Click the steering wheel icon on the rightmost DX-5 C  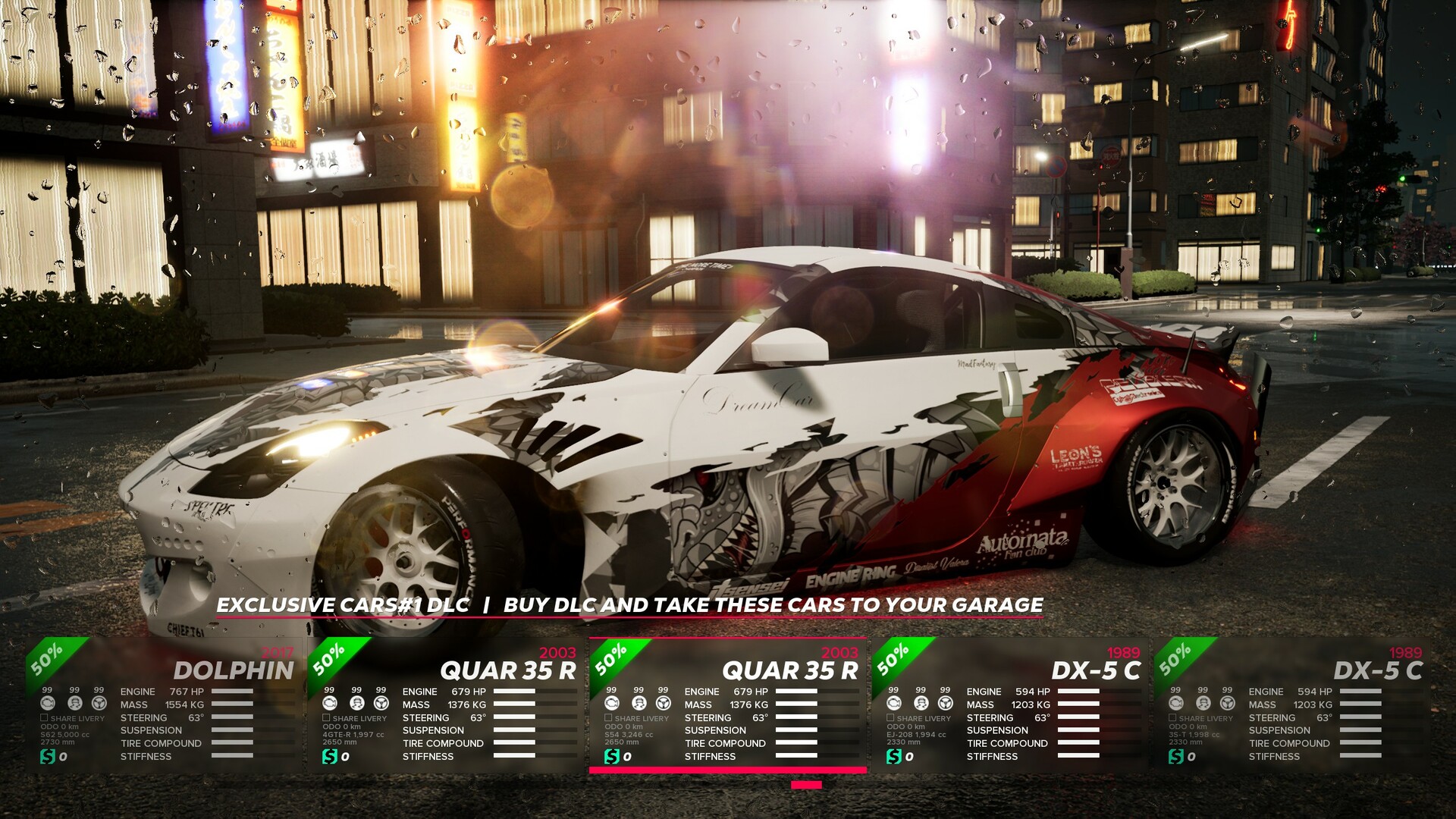(1228, 704)
